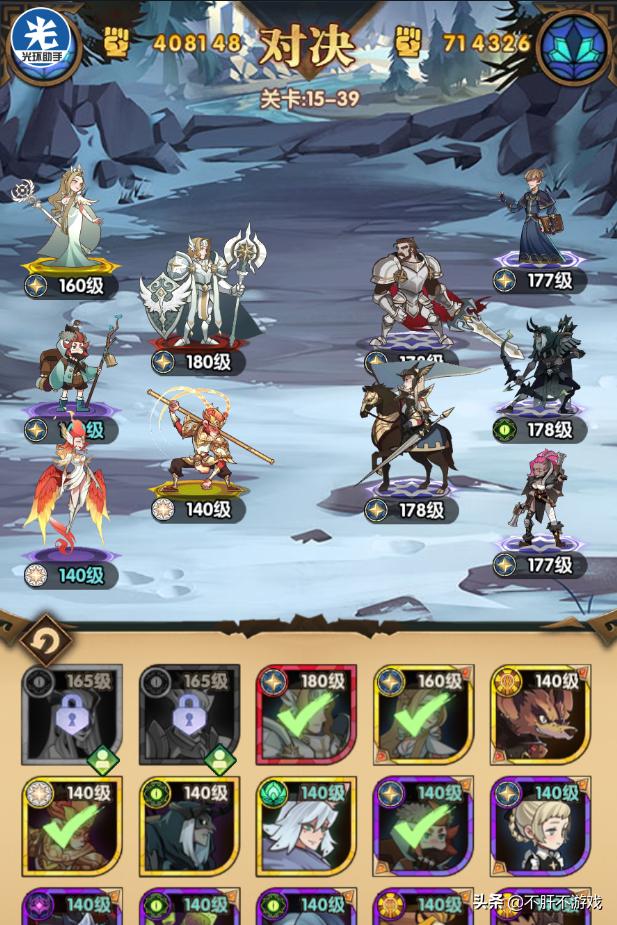Deselect the checked yellow-bordered level 140 card
Screen dimensions: 617x925
(71, 825)
